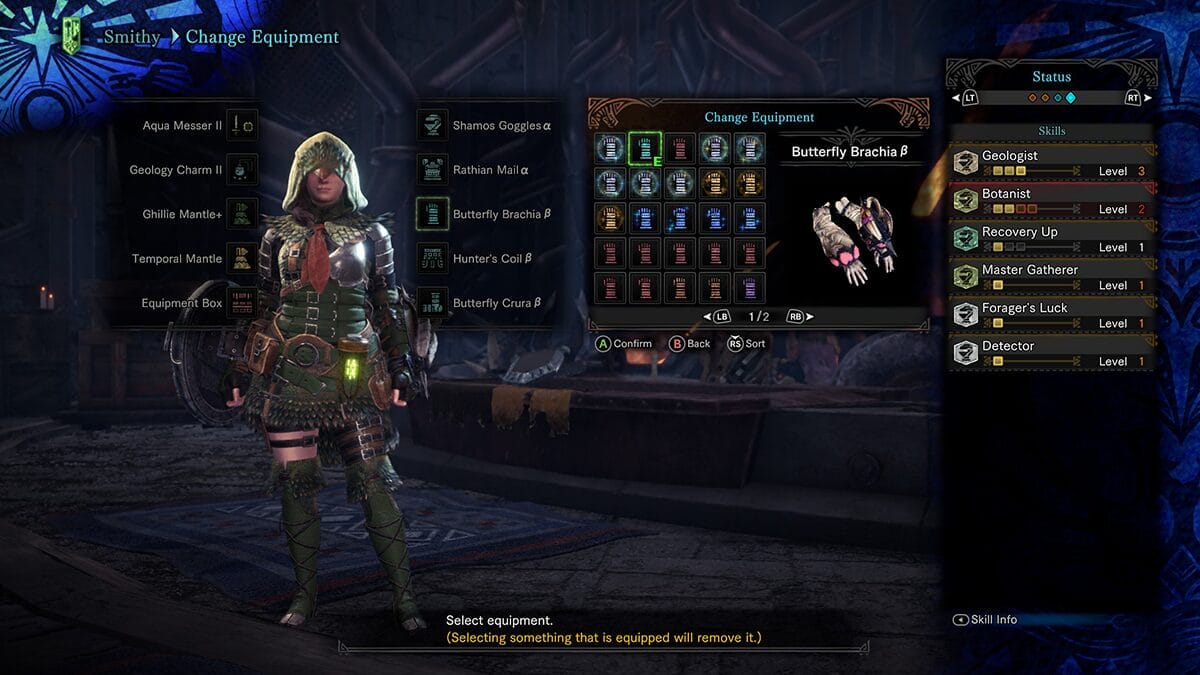Click the green-highlighted equipped armguard in grid
Screen dimensions: 1200x675
tap(645, 149)
